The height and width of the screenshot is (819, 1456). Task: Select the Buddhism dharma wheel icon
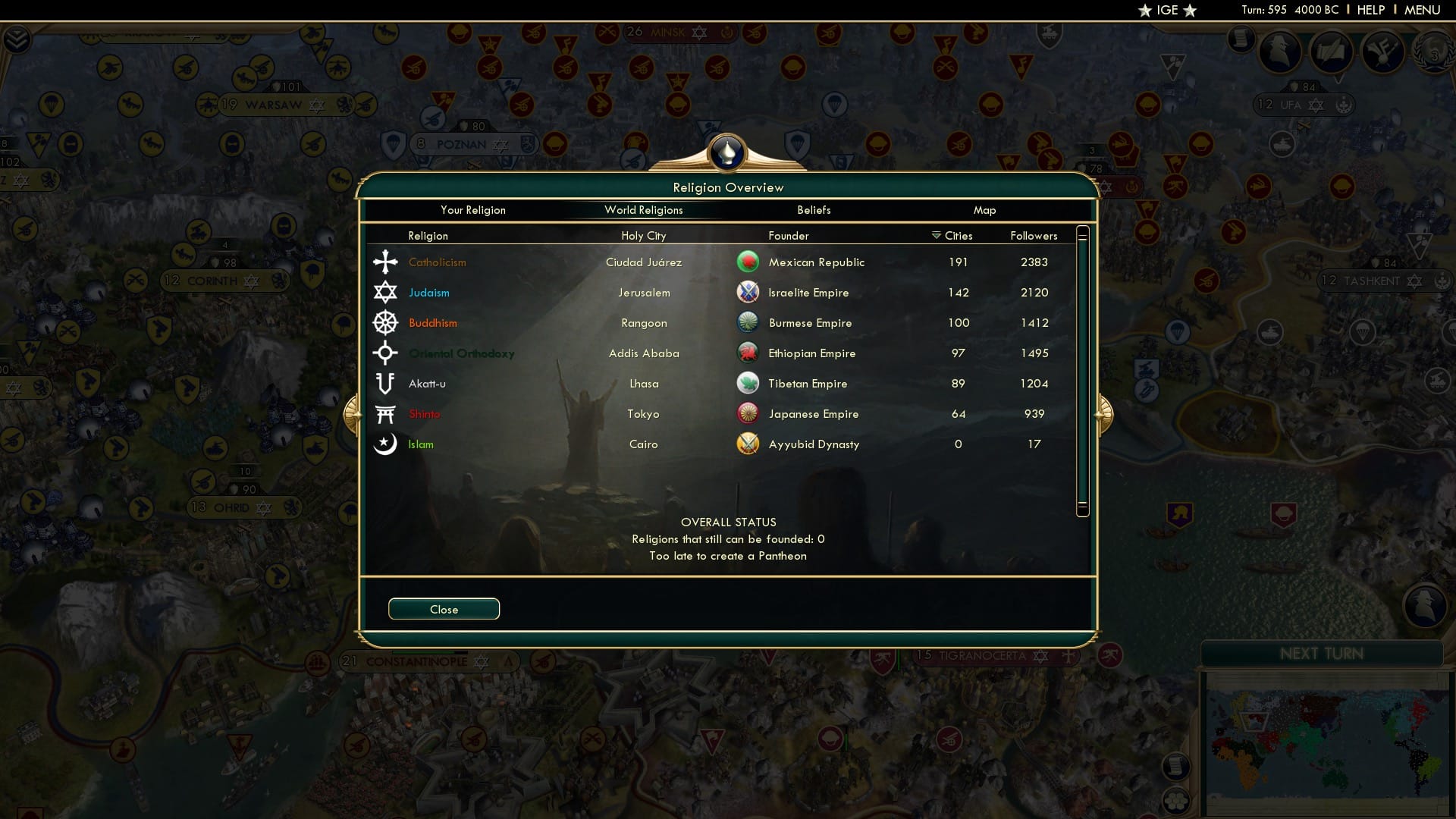tap(386, 322)
